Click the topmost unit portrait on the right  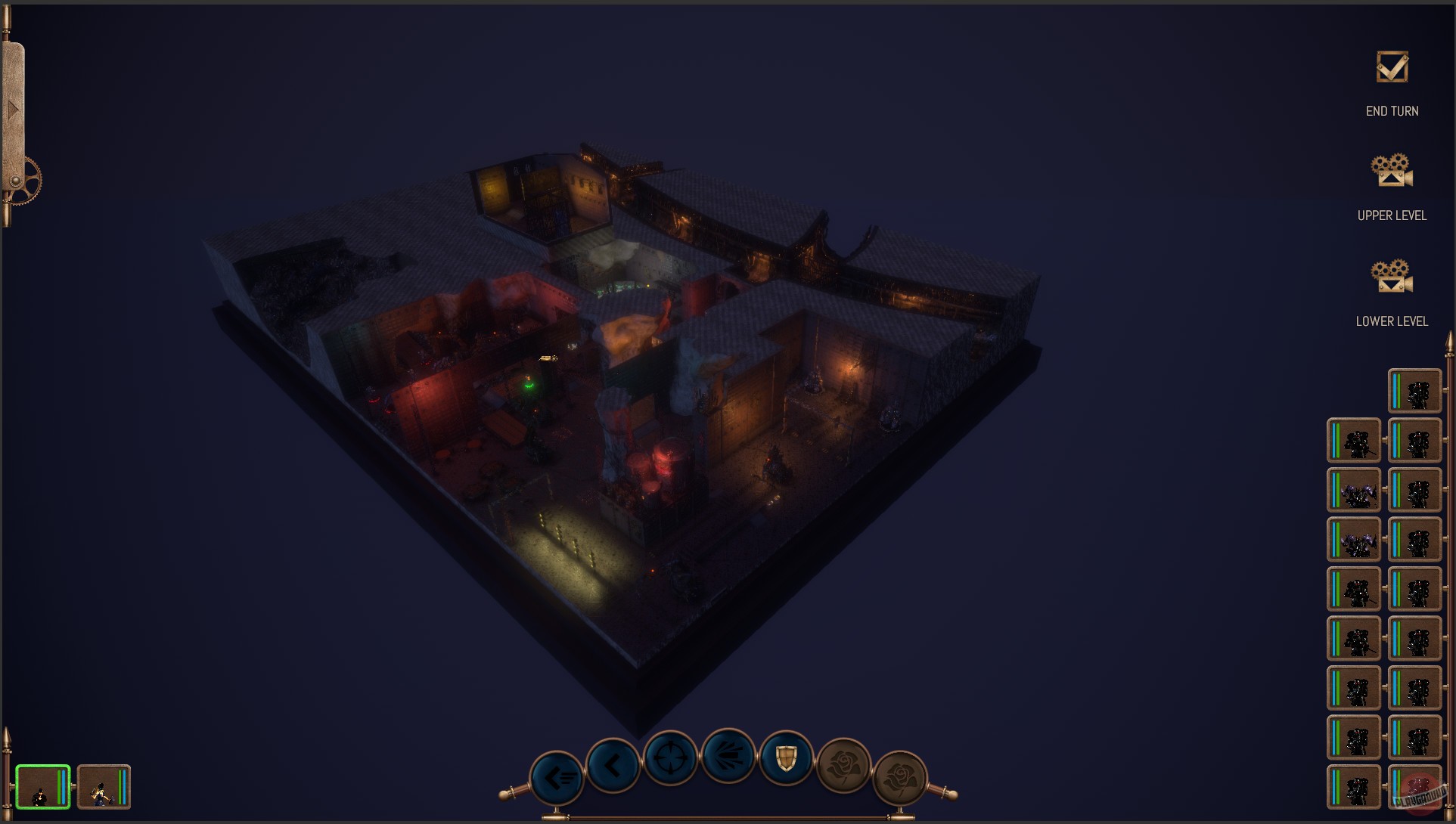(1414, 392)
